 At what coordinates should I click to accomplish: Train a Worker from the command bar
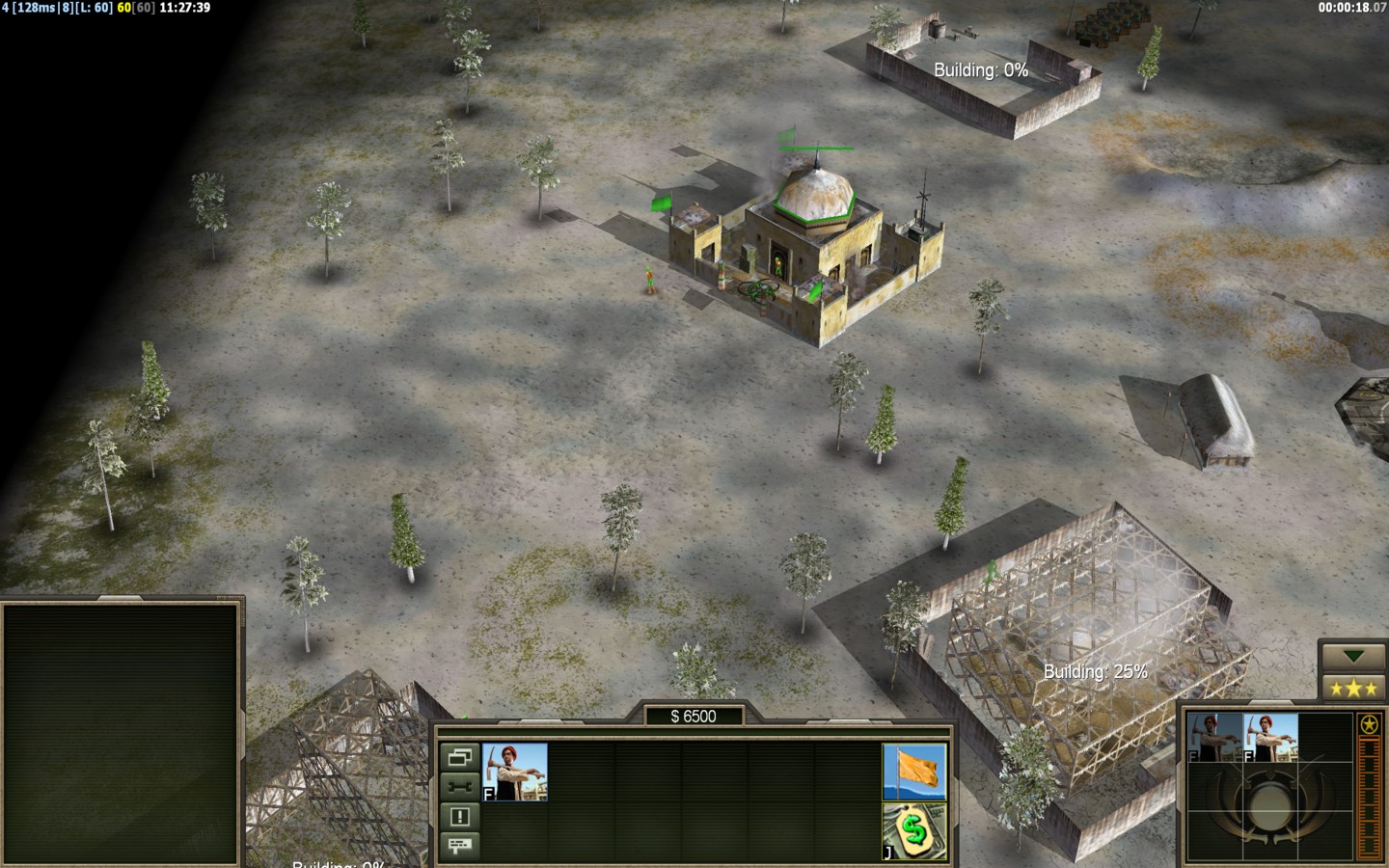pos(515,772)
